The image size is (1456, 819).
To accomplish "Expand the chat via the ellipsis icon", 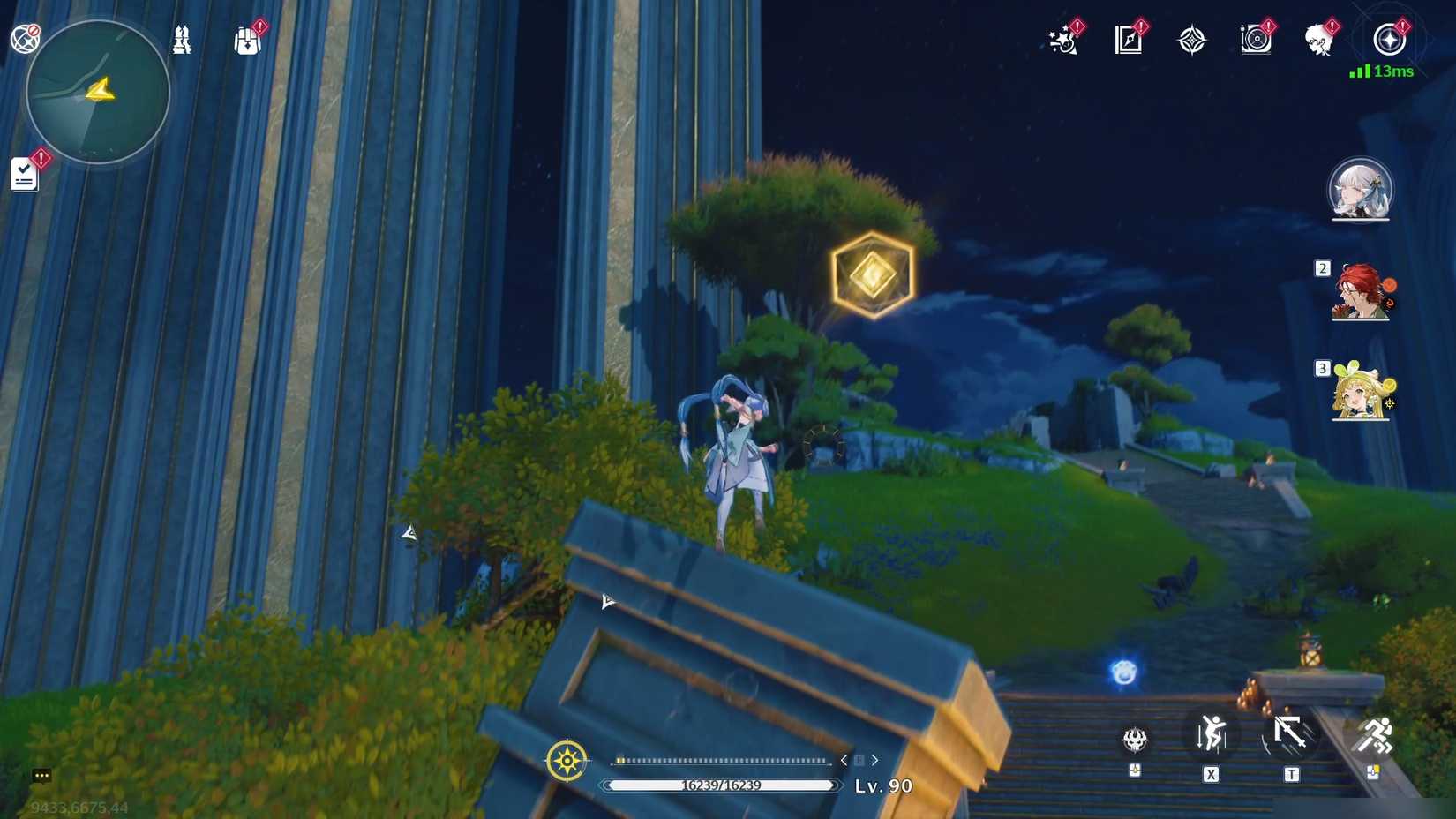I will point(41,777).
